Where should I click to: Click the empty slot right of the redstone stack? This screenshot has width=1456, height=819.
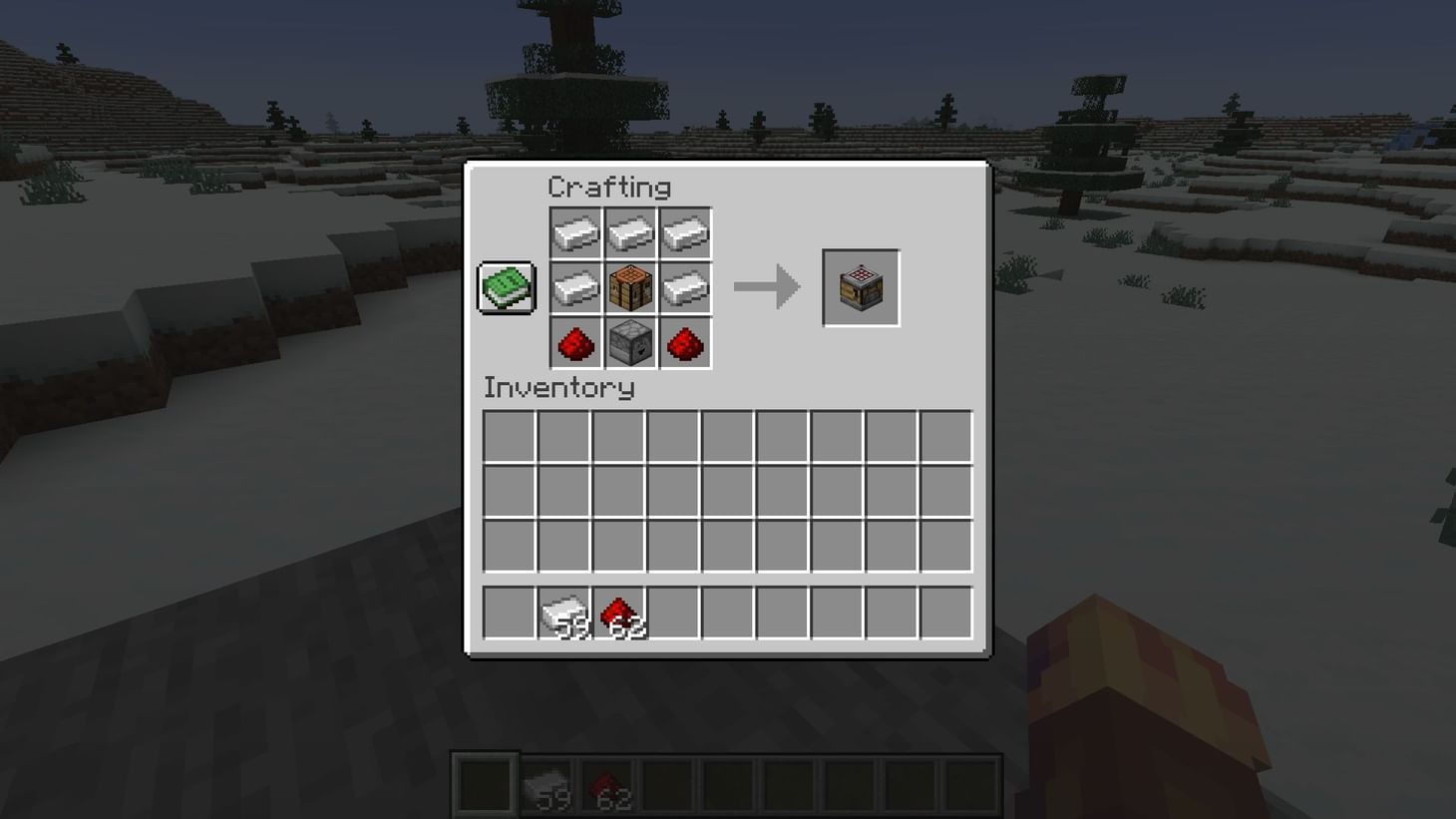pyautogui.click(x=672, y=611)
